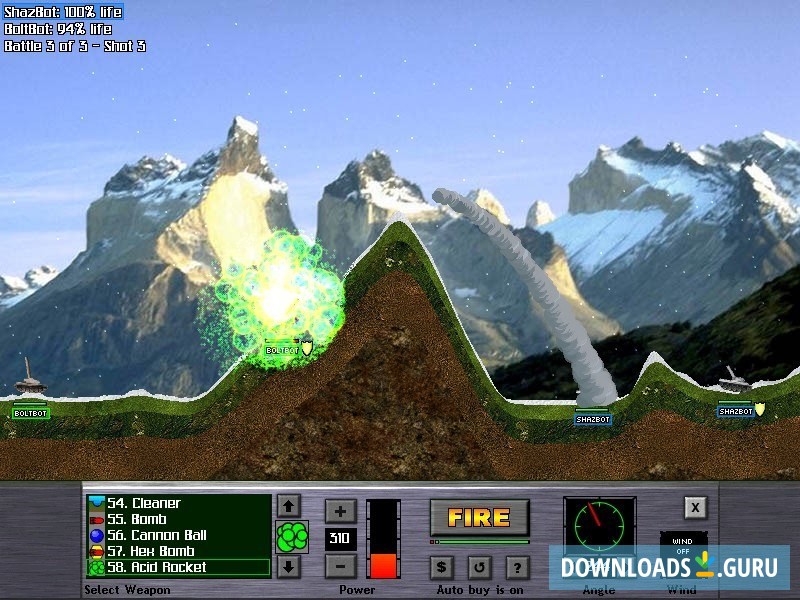The height and width of the screenshot is (600, 800).
Task: Increase shot power with the plus button
Action: [x=340, y=511]
